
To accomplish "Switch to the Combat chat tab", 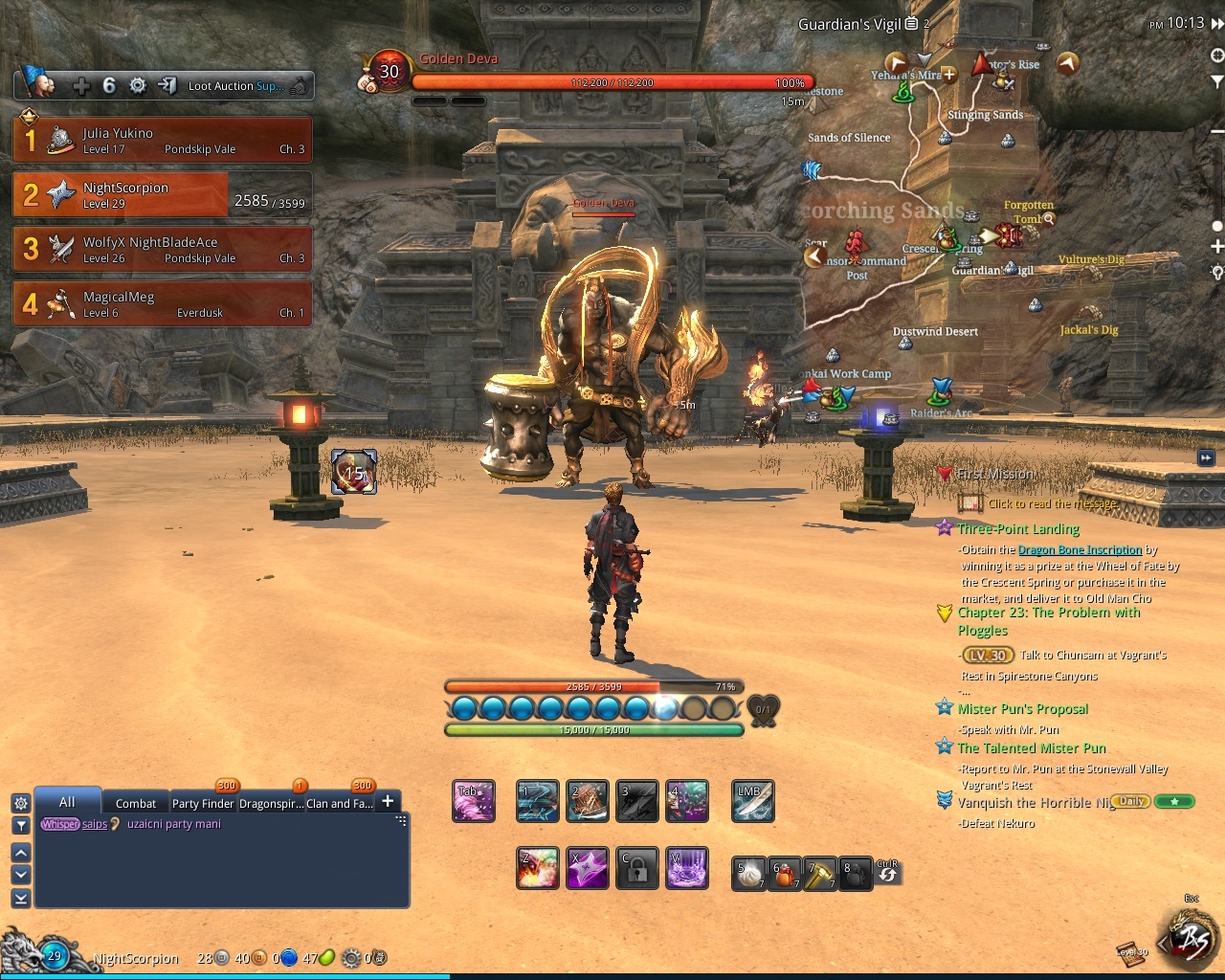I will (135, 803).
